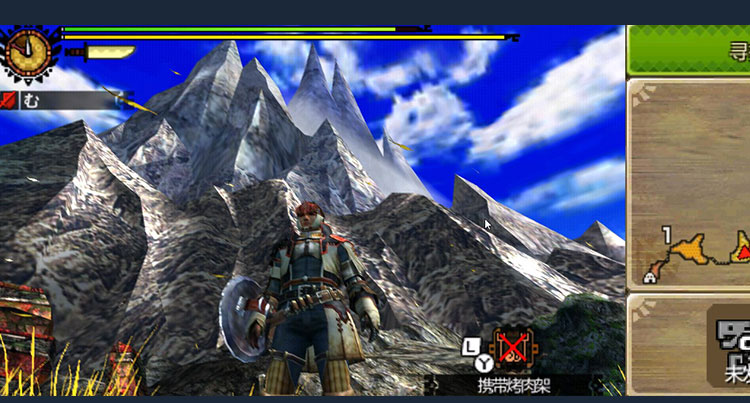
Task: Select the white base camp marker on the map
Action: (650, 277)
